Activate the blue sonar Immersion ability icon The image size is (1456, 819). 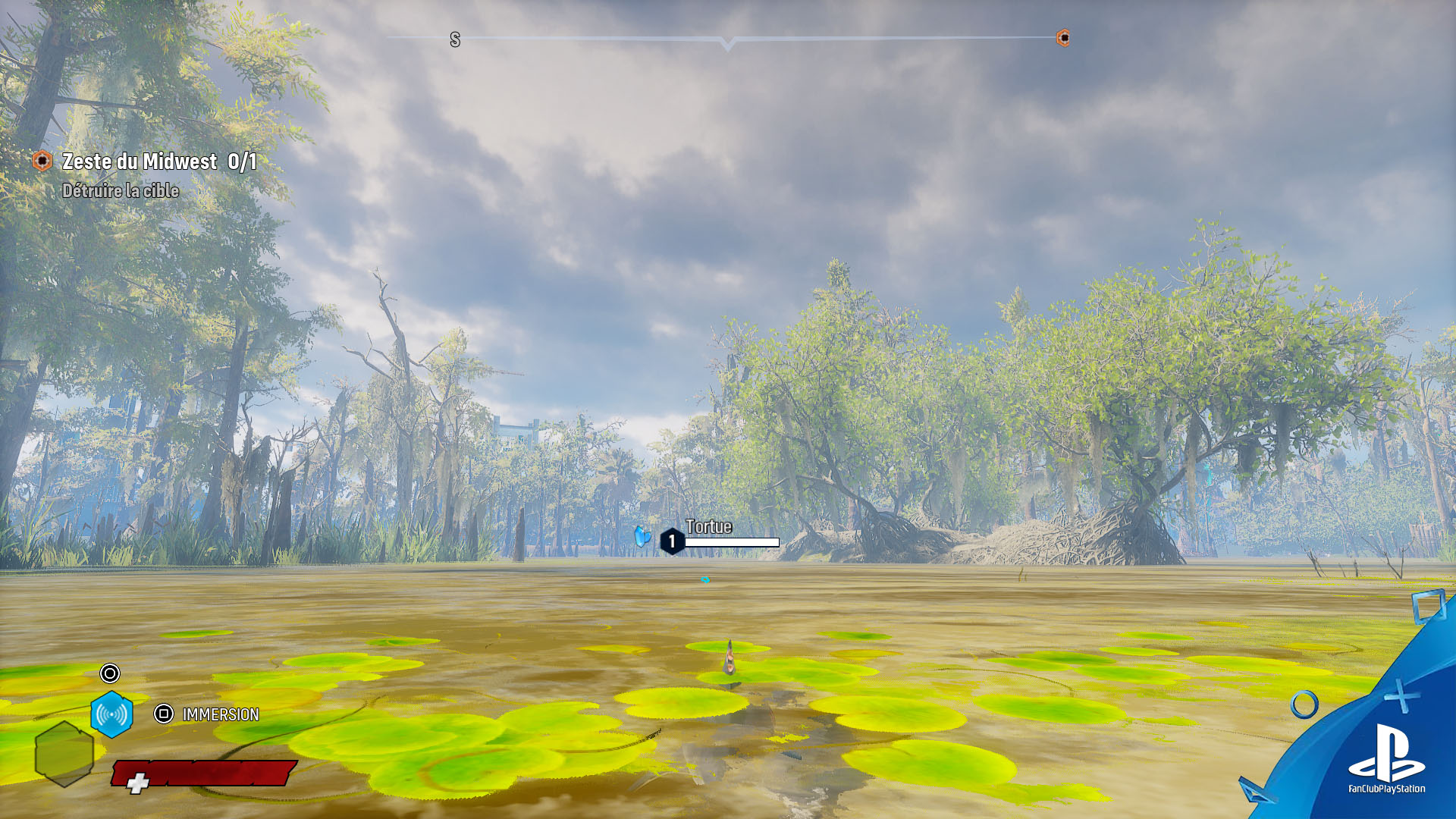point(111,714)
